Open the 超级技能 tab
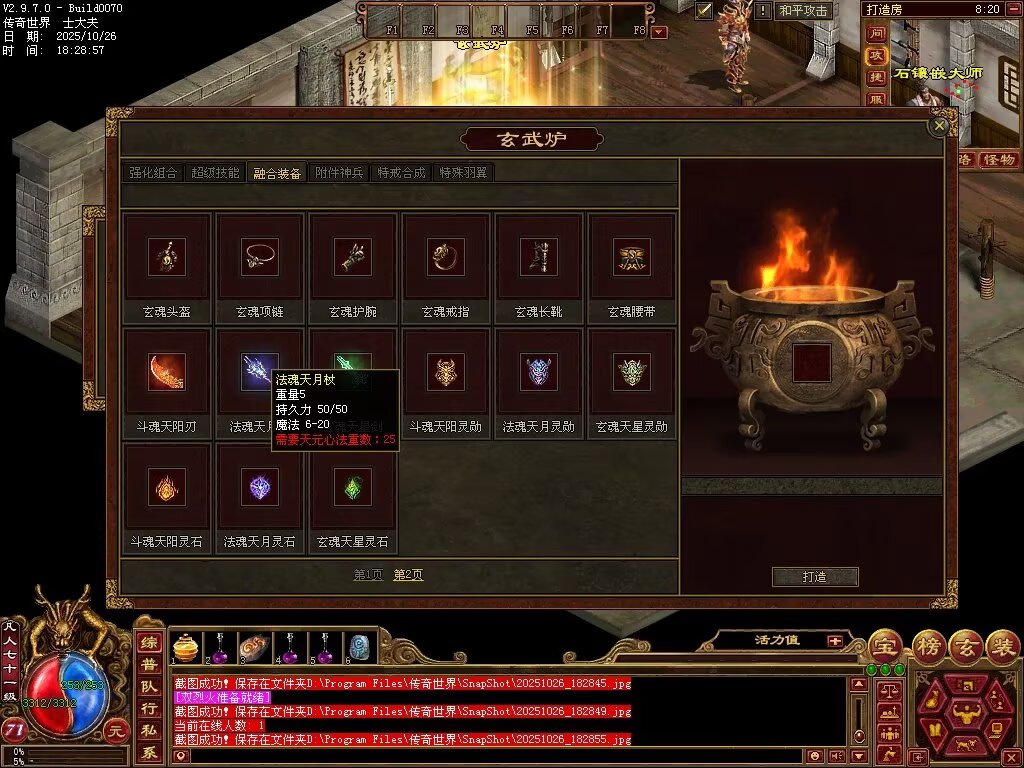The width and height of the screenshot is (1024, 768). tap(215, 173)
